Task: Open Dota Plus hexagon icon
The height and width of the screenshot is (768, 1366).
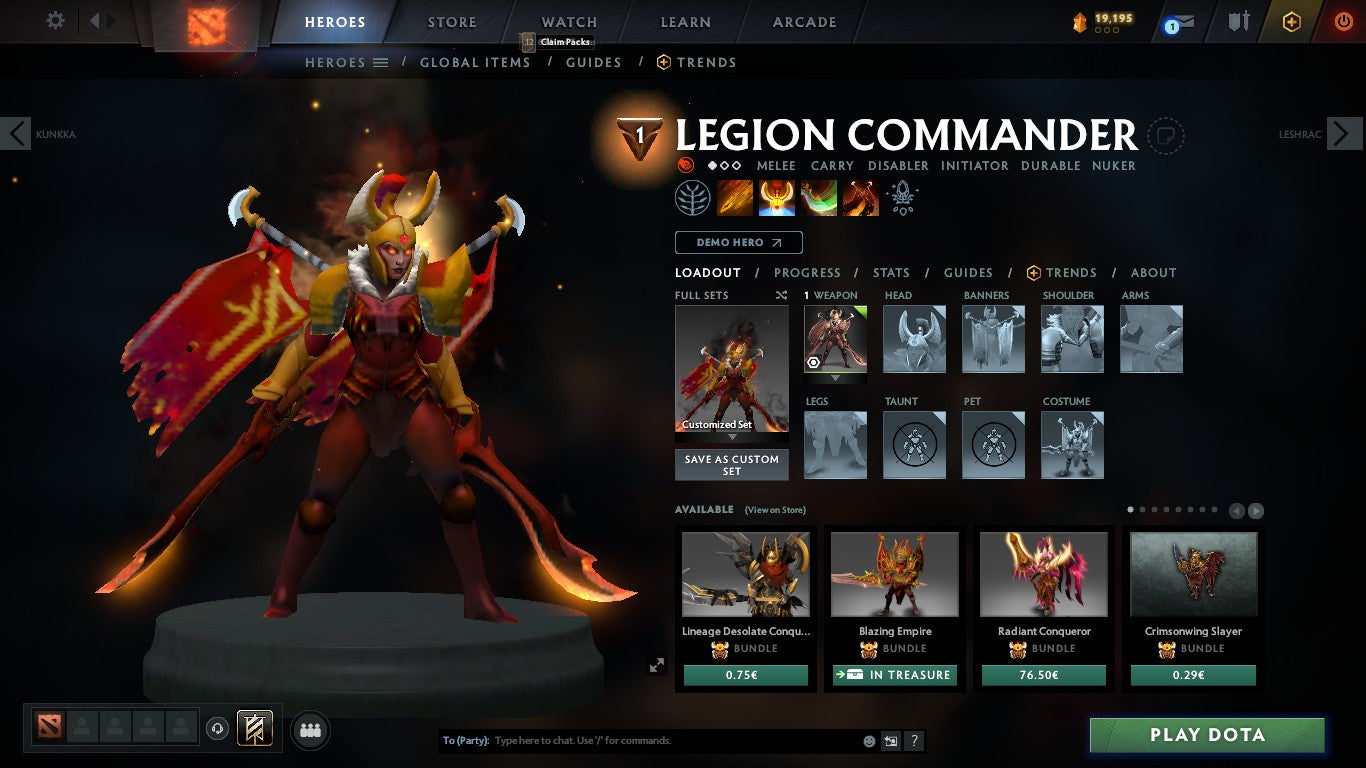Action: pos(1290,21)
